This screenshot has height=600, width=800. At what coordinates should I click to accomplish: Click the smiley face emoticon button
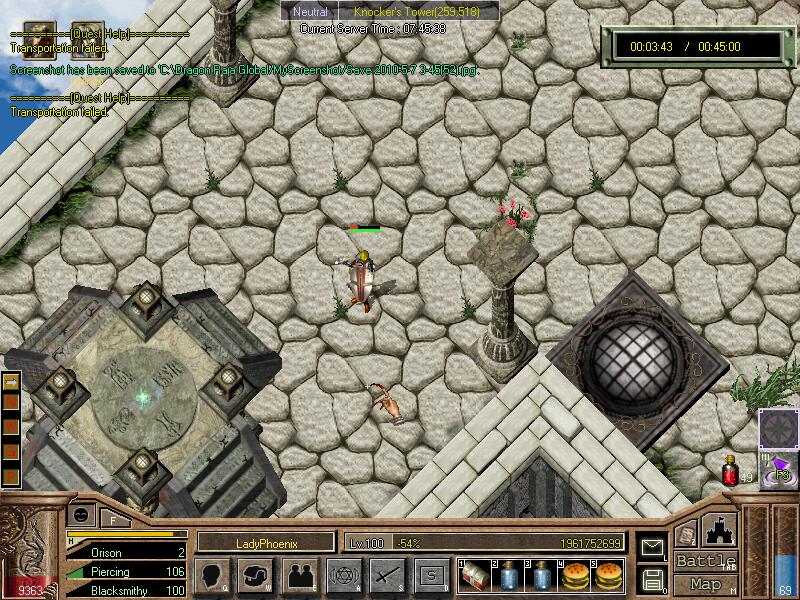pyautogui.click(x=79, y=514)
